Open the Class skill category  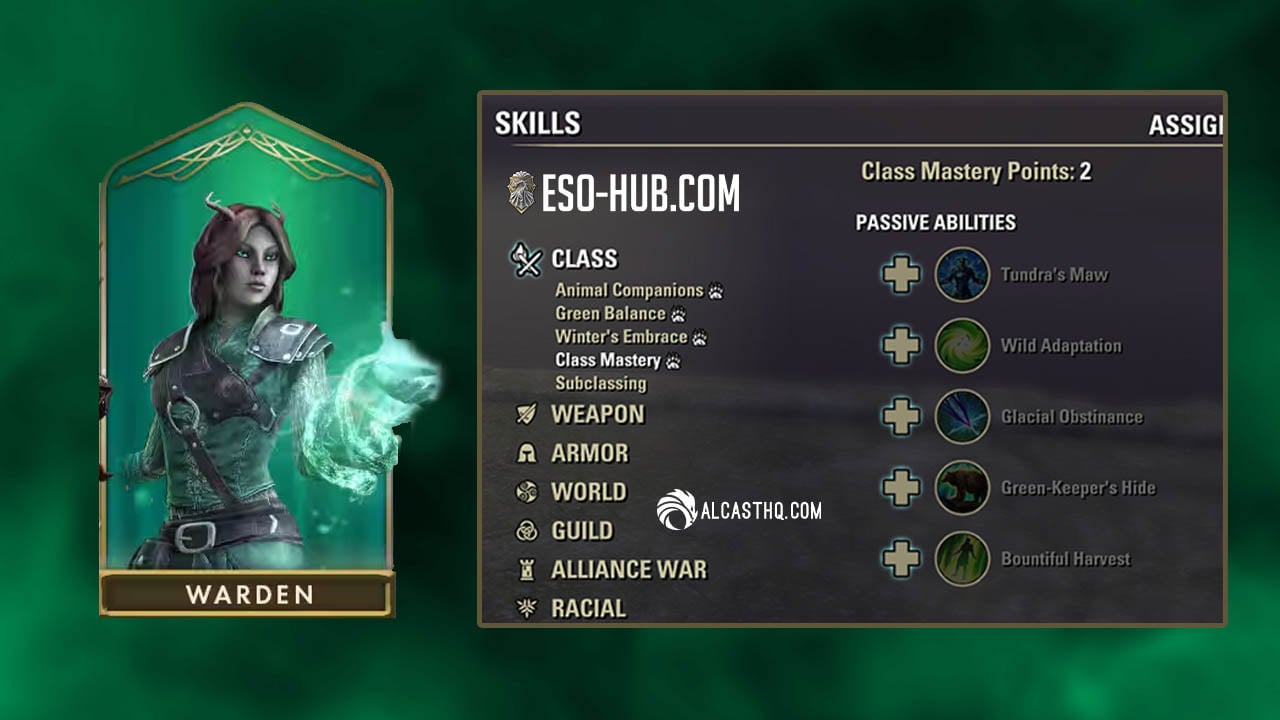tap(584, 259)
